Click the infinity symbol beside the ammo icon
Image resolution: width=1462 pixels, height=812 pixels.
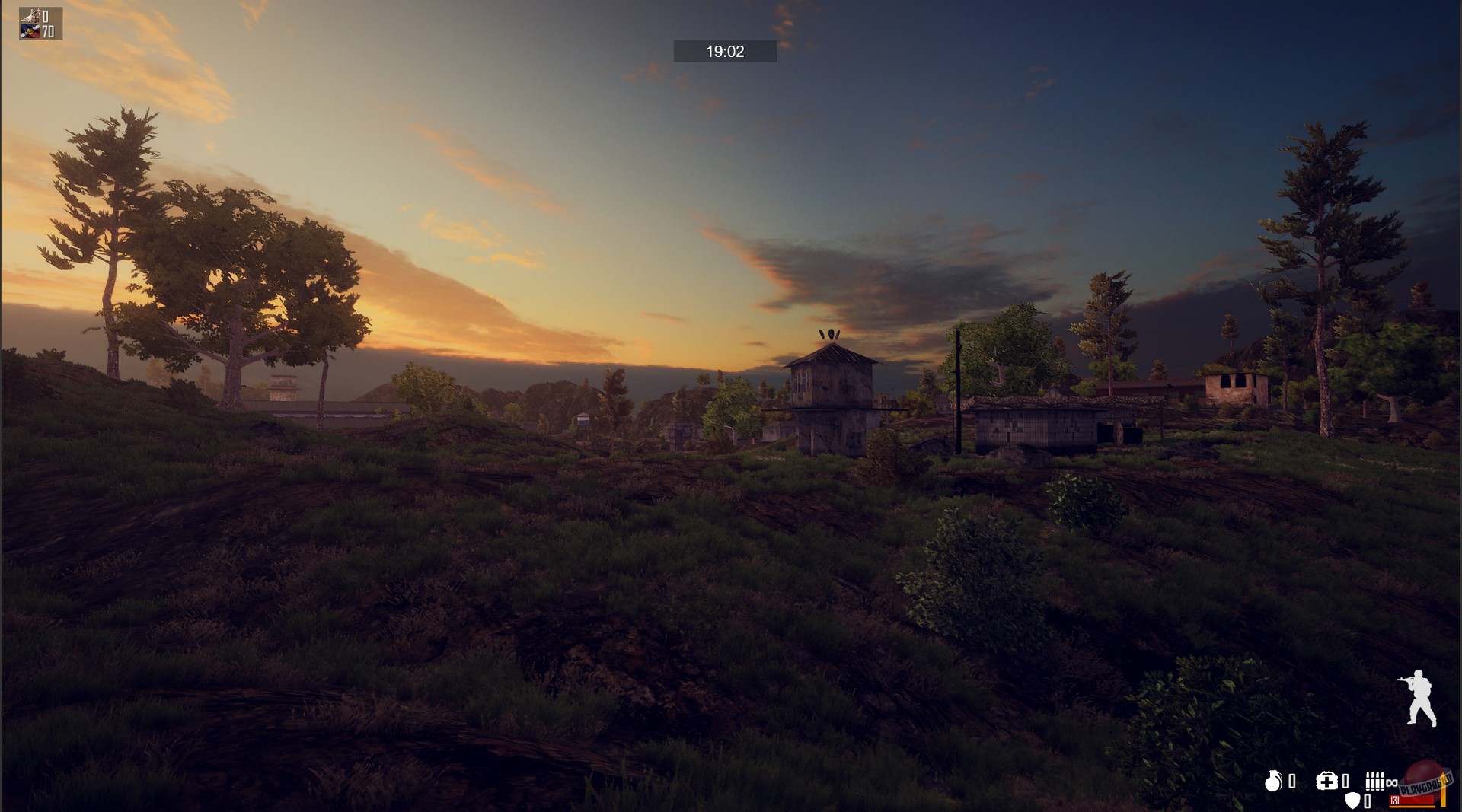[x=1392, y=782]
